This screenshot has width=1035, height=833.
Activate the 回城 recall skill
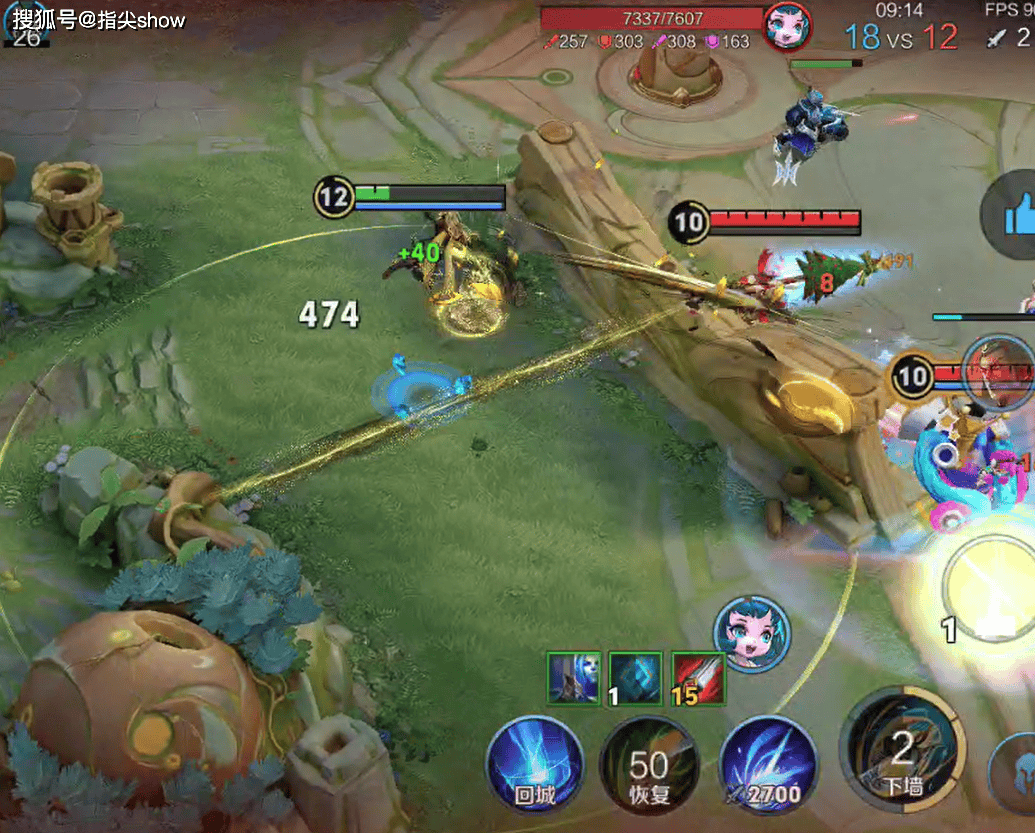pos(535,767)
